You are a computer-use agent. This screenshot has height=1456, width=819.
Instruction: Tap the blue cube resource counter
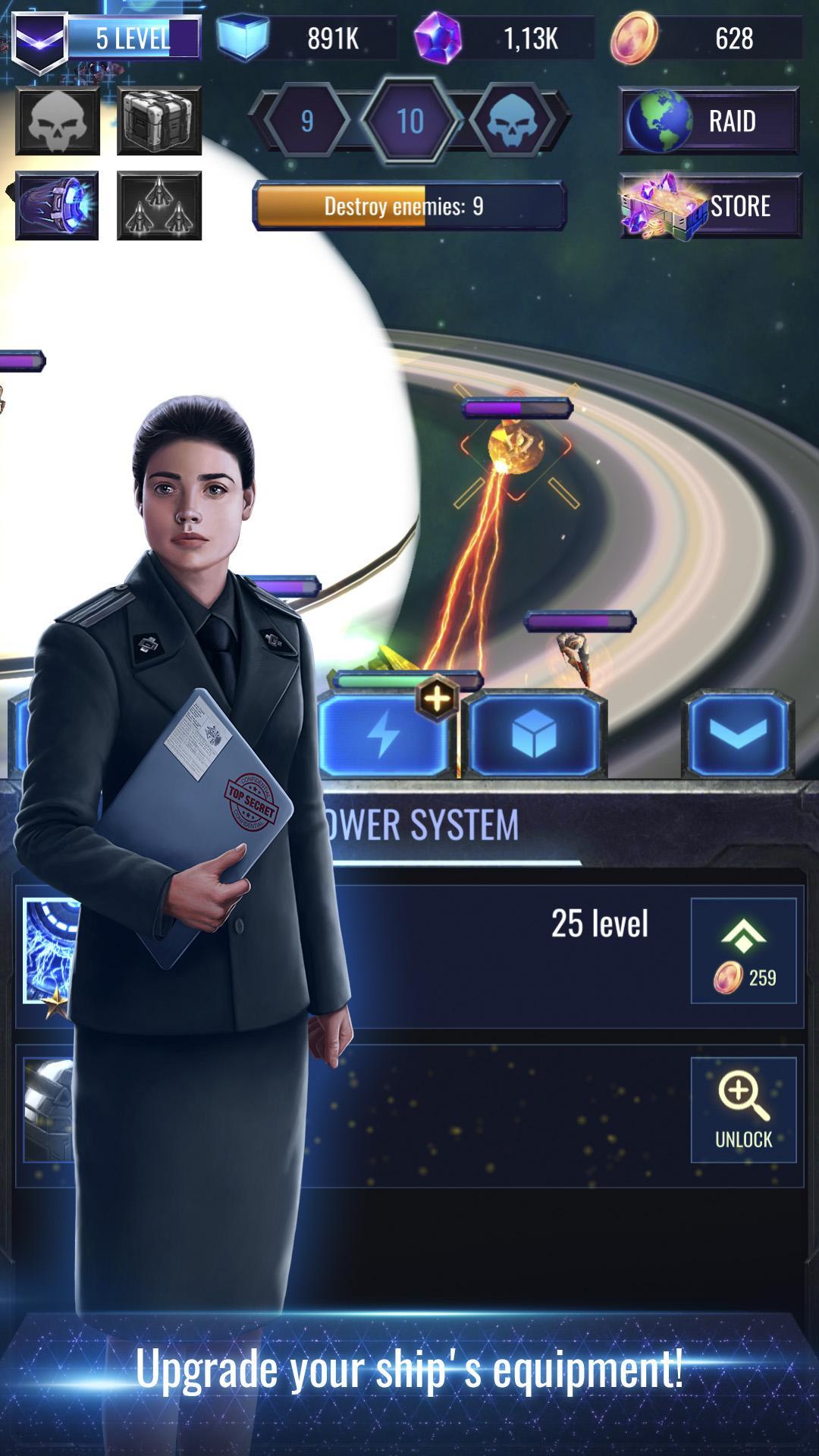[x=307, y=38]
